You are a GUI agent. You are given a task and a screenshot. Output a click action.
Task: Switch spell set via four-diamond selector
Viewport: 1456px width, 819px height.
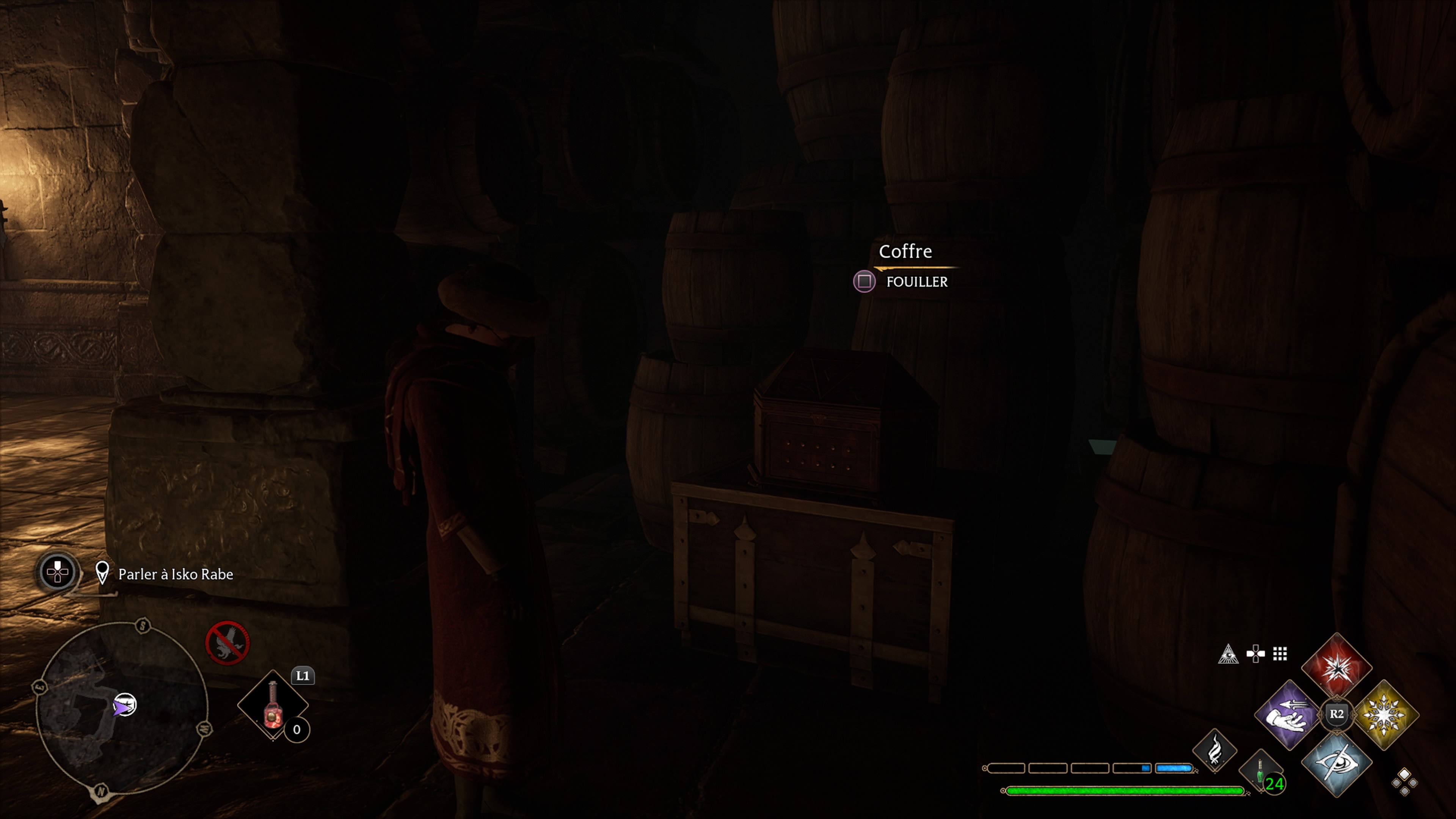point(1404,782)
